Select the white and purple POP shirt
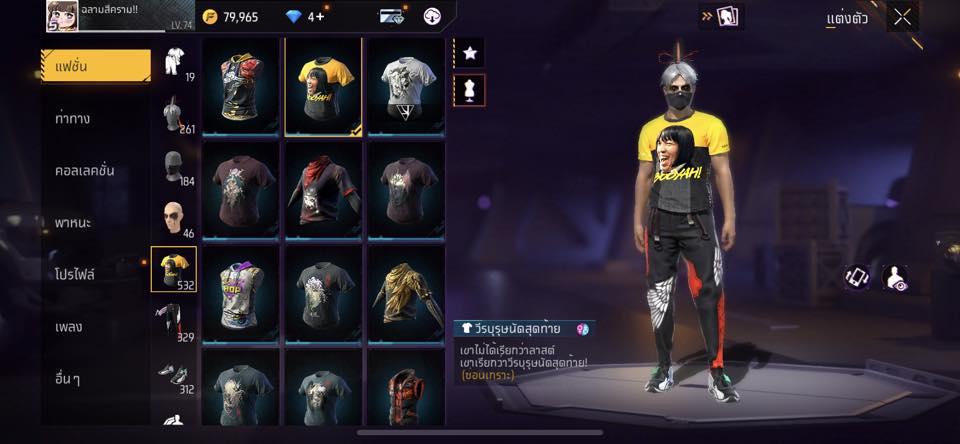 pos(241,294)
